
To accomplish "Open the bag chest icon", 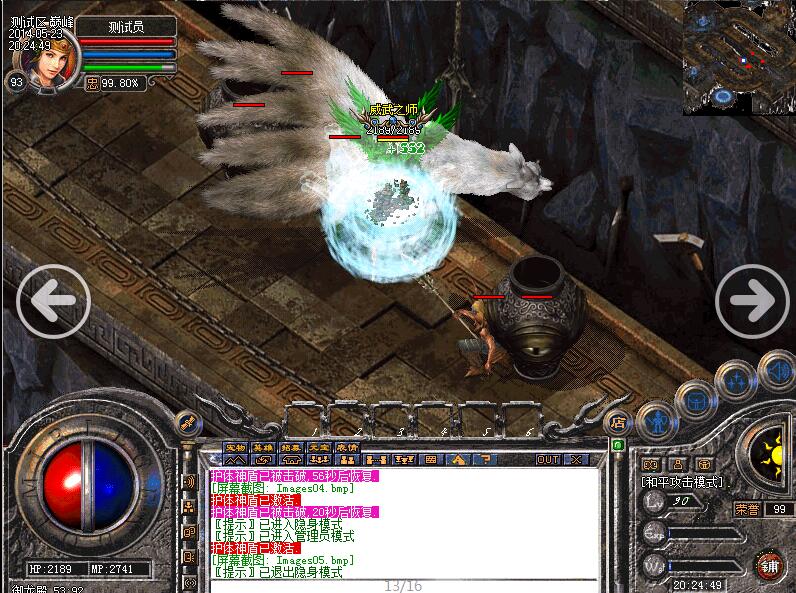I will [x=695, y=401].
